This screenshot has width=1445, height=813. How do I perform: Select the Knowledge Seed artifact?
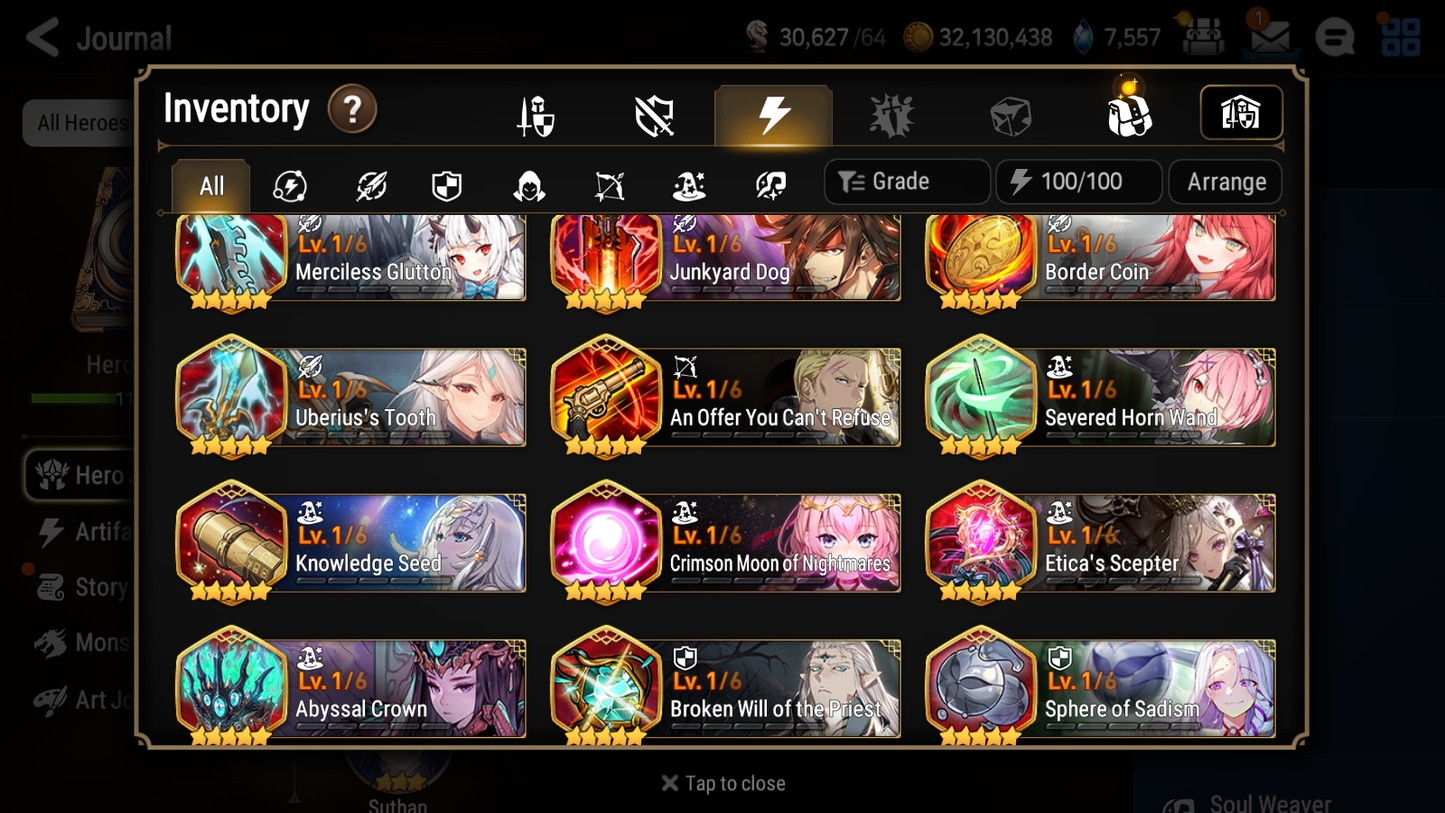(350, 543)
